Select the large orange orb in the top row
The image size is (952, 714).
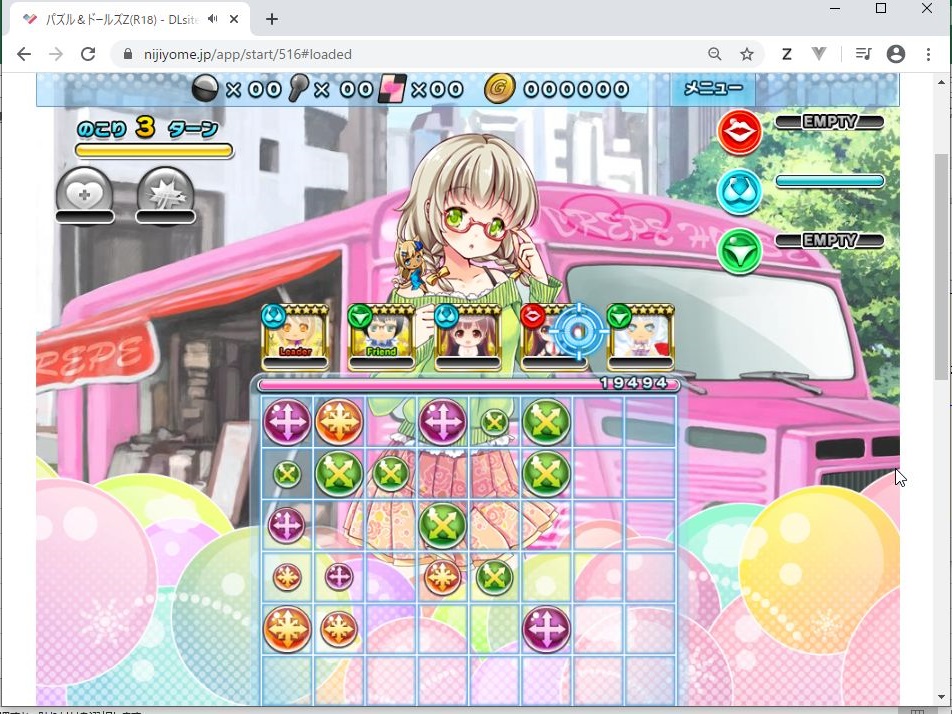pyautogui.click(x=339, y=422)
